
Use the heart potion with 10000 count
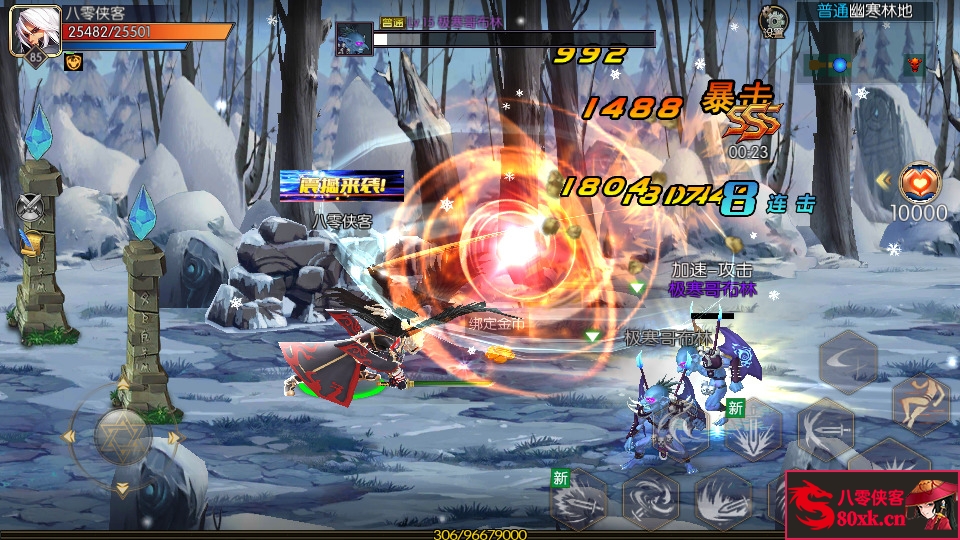[x=919, y=183]
